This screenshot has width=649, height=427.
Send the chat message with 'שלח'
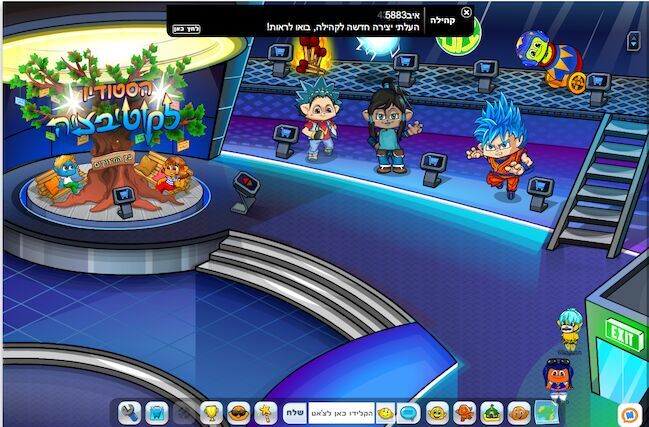[295, 412]
